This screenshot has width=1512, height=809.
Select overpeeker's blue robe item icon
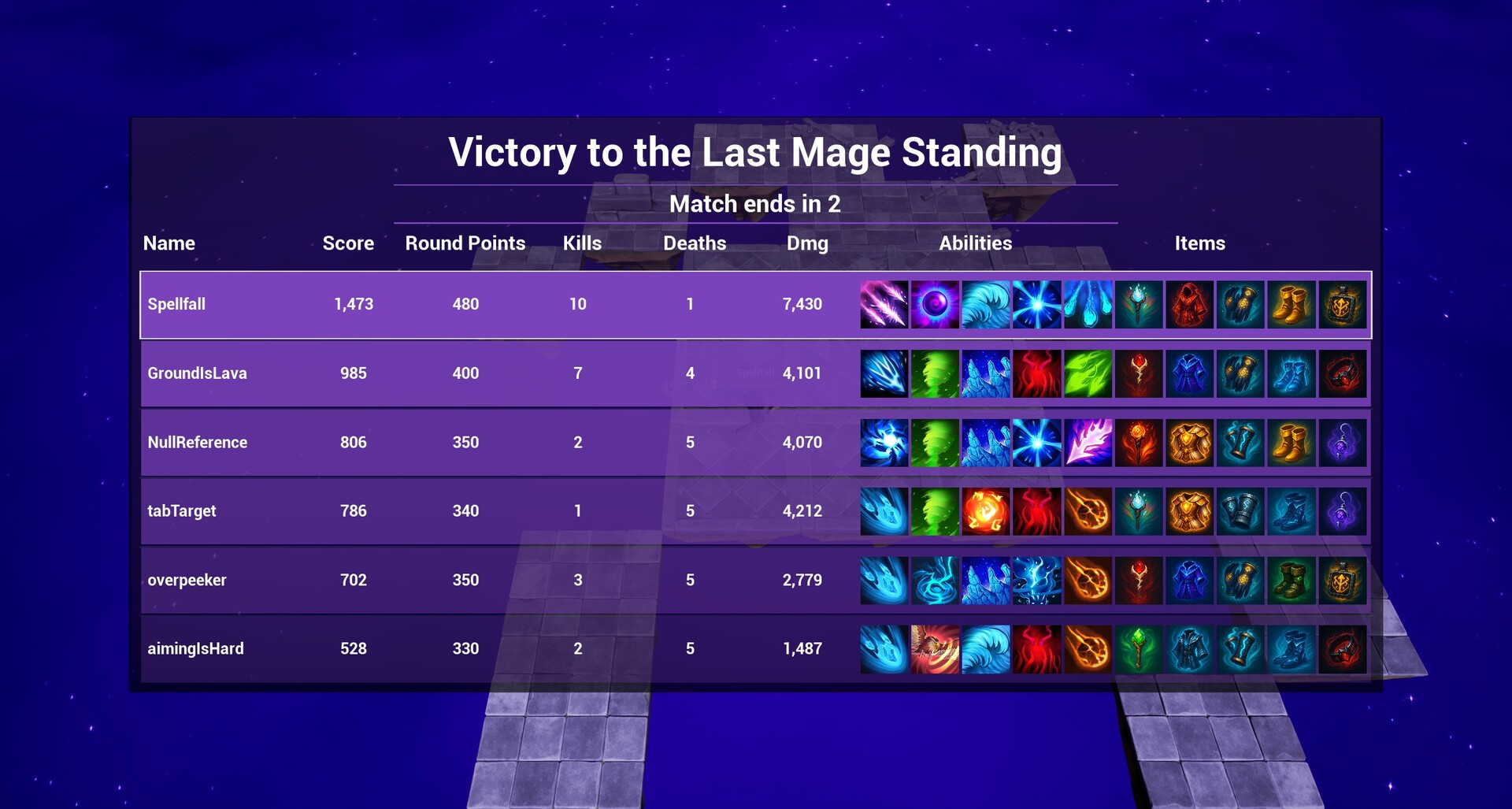tap(1190, 580)
